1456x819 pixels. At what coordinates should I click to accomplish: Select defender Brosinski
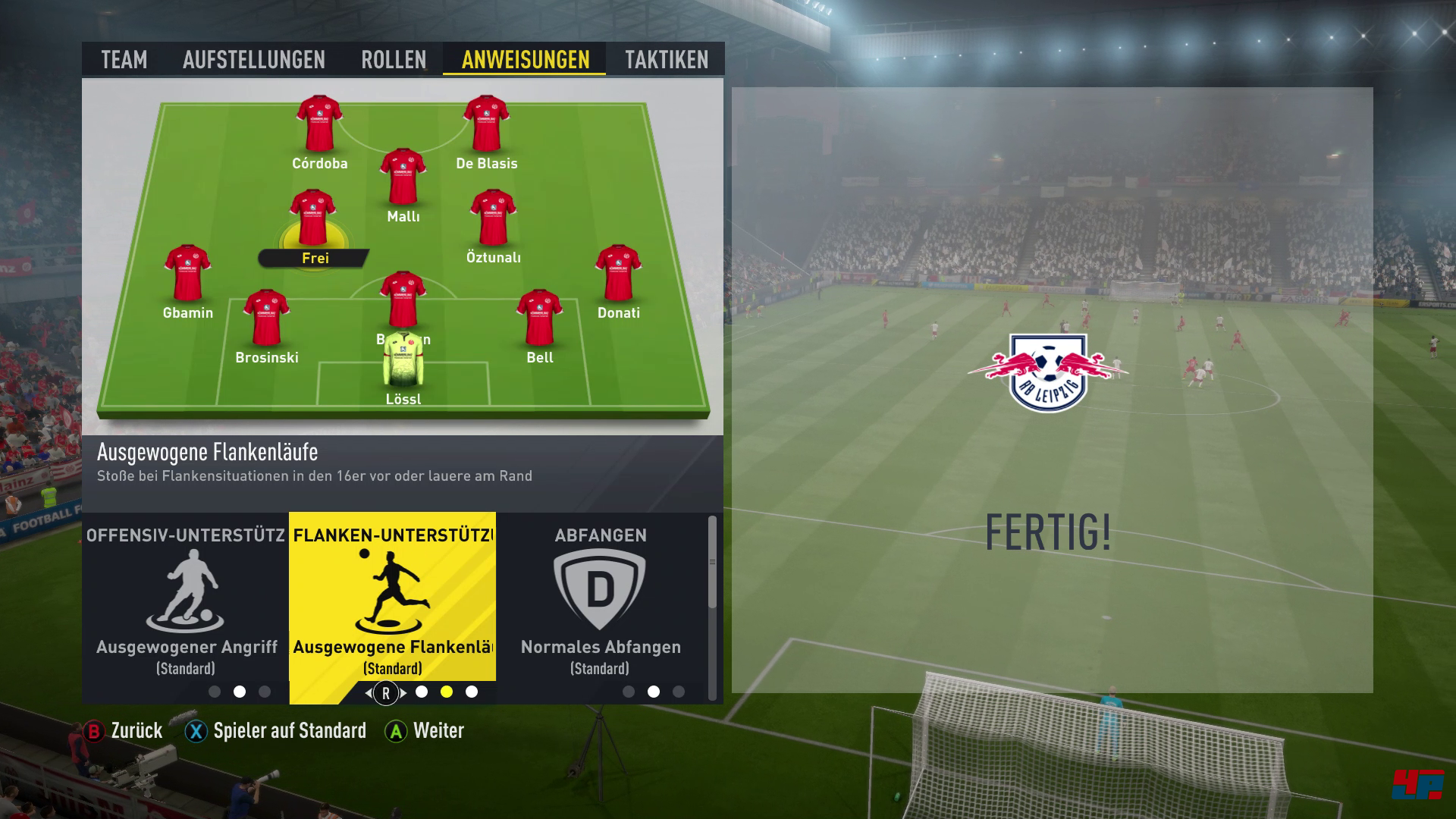[266, 319]
